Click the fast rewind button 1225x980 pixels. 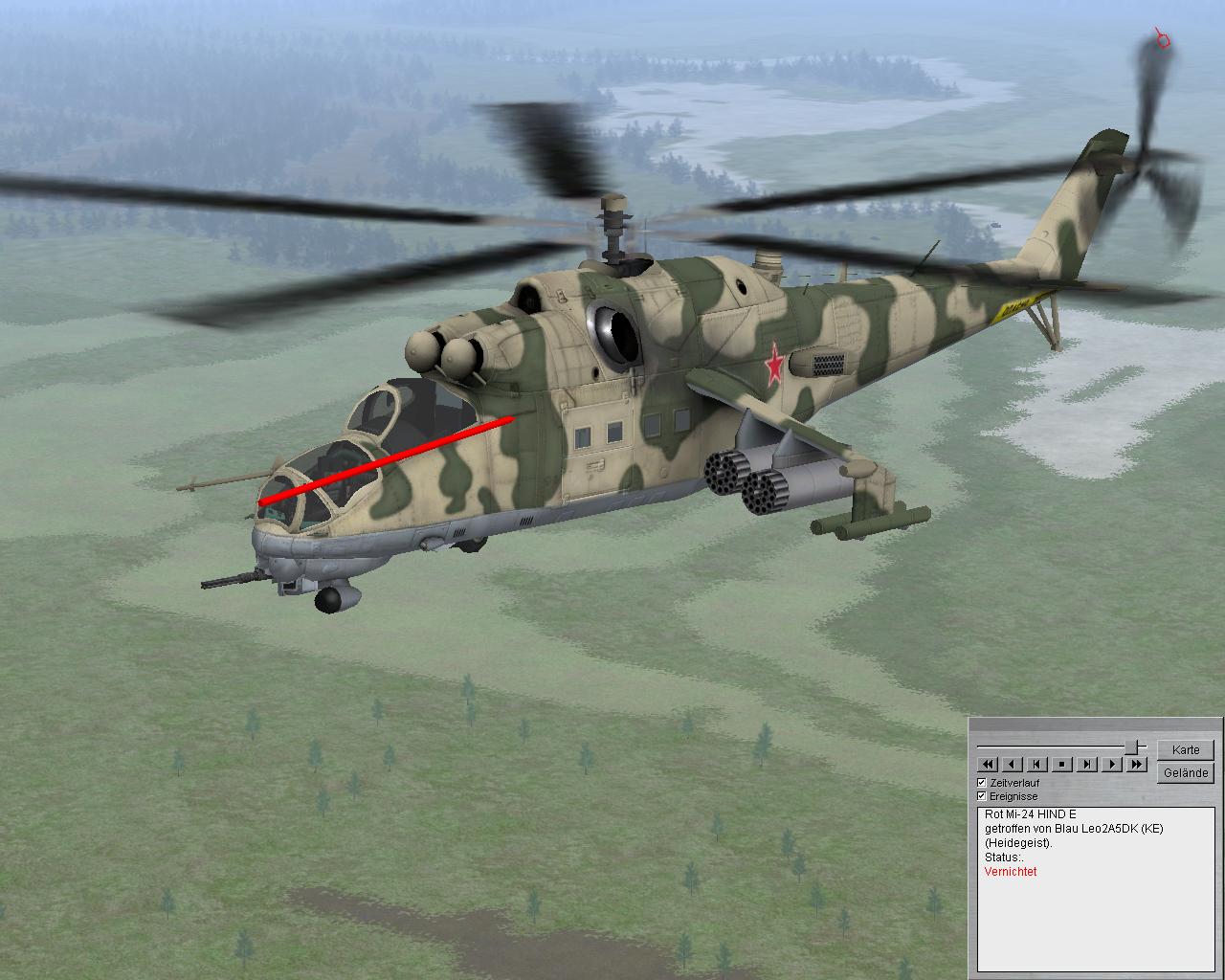tap(987, 764)
